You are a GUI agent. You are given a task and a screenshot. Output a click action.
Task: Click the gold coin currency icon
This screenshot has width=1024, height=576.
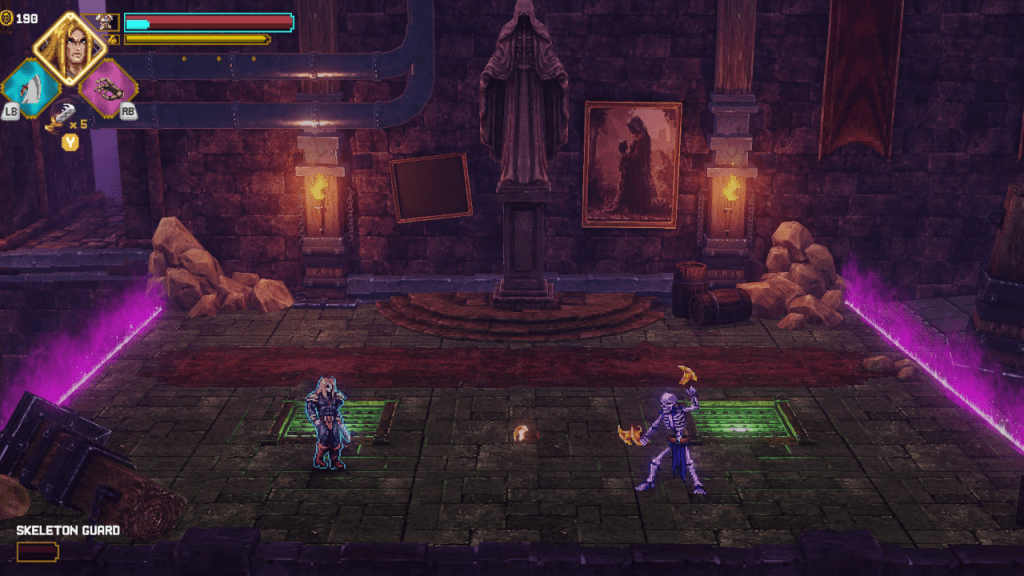coord(7,18)
